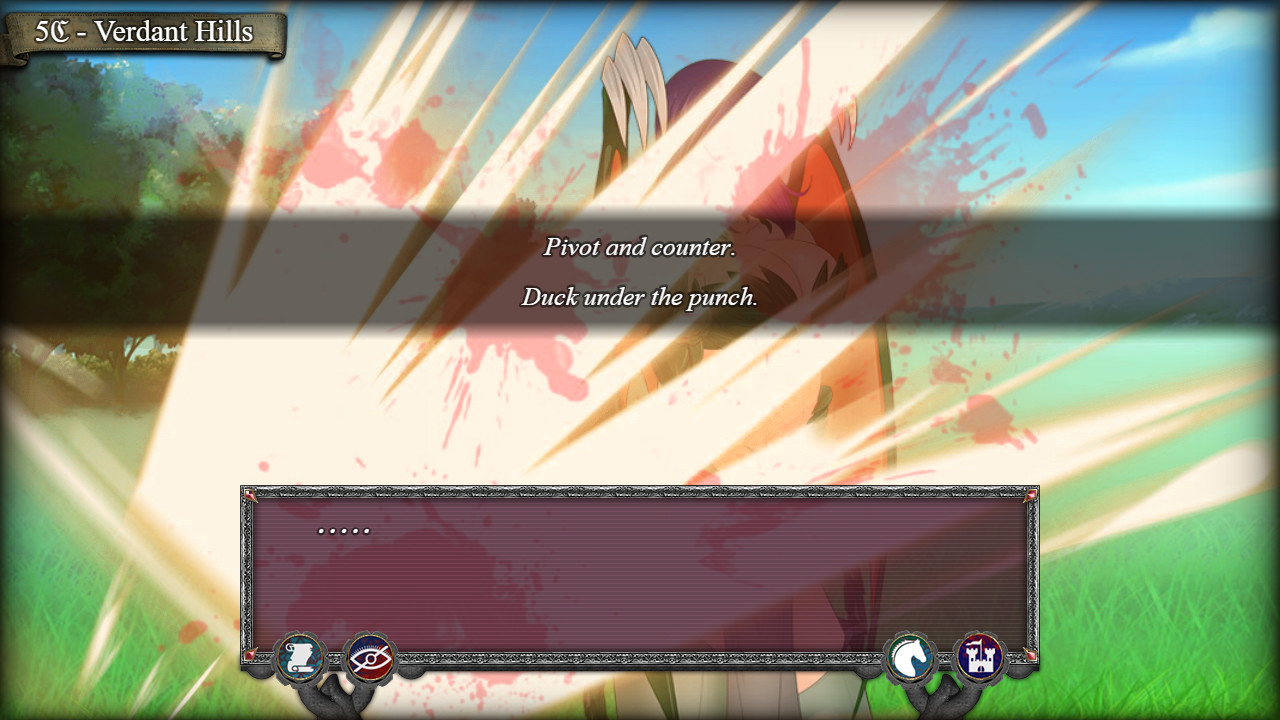Select the "5C - Verdant Hills" chapter banner
The width and height of the screenshot is (1280, 720).
(x=145, y=31)
